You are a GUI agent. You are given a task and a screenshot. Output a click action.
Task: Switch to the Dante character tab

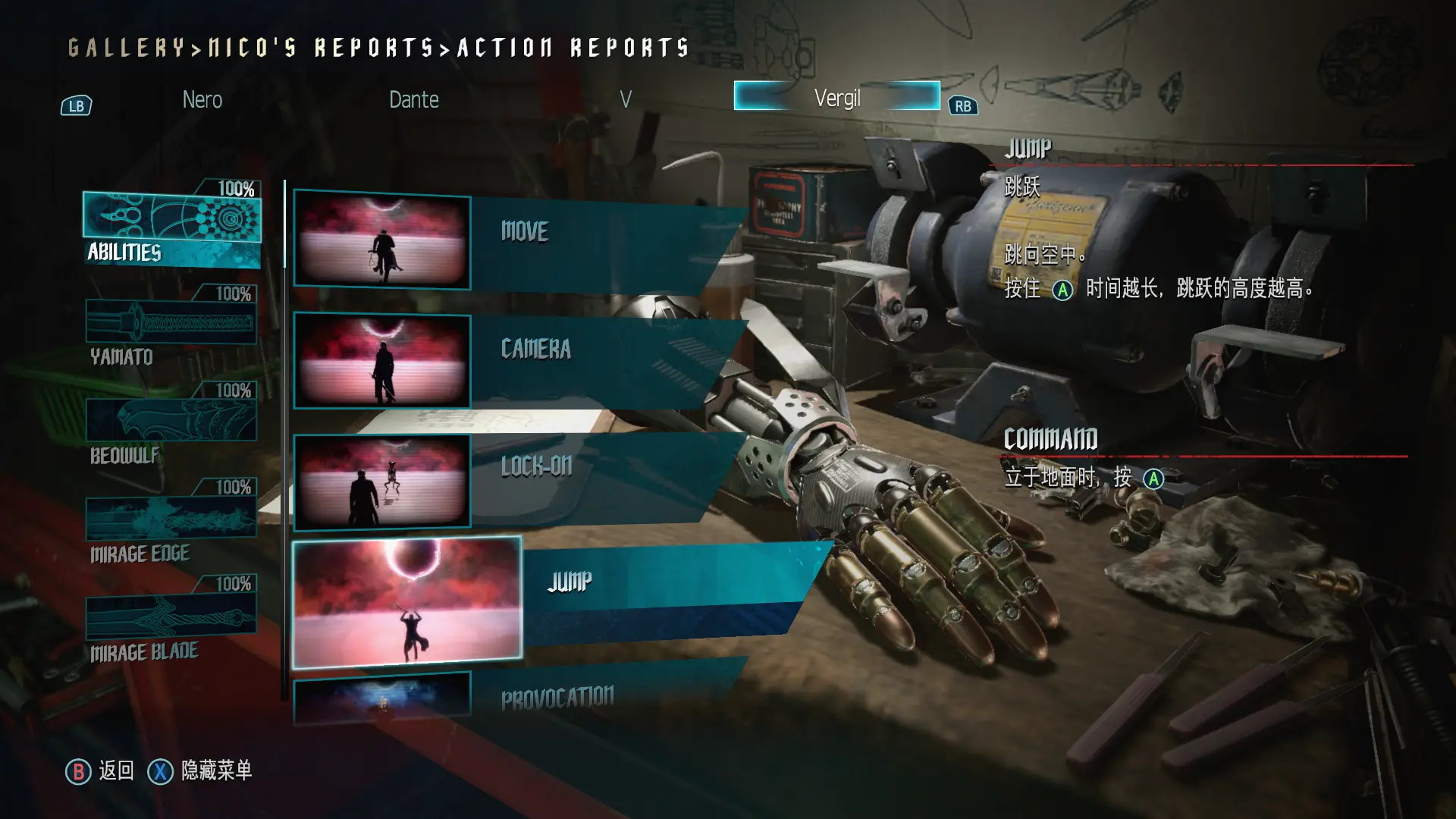pyautogui.click(x=413, y=99)
